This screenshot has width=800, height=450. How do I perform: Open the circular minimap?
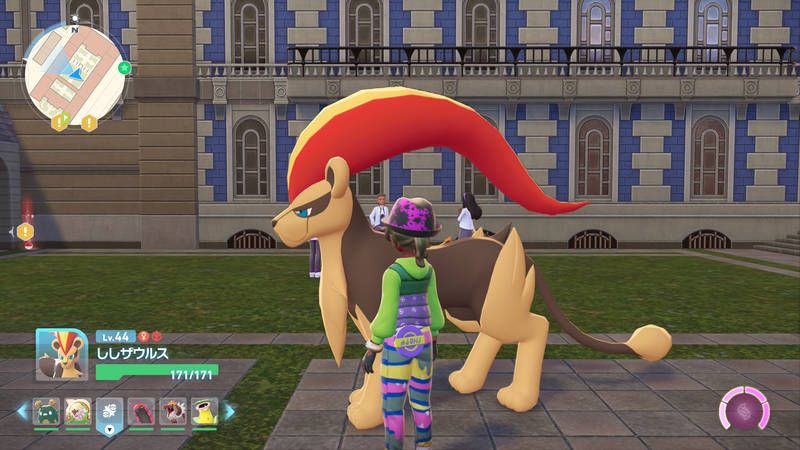[x=75, y=70]
